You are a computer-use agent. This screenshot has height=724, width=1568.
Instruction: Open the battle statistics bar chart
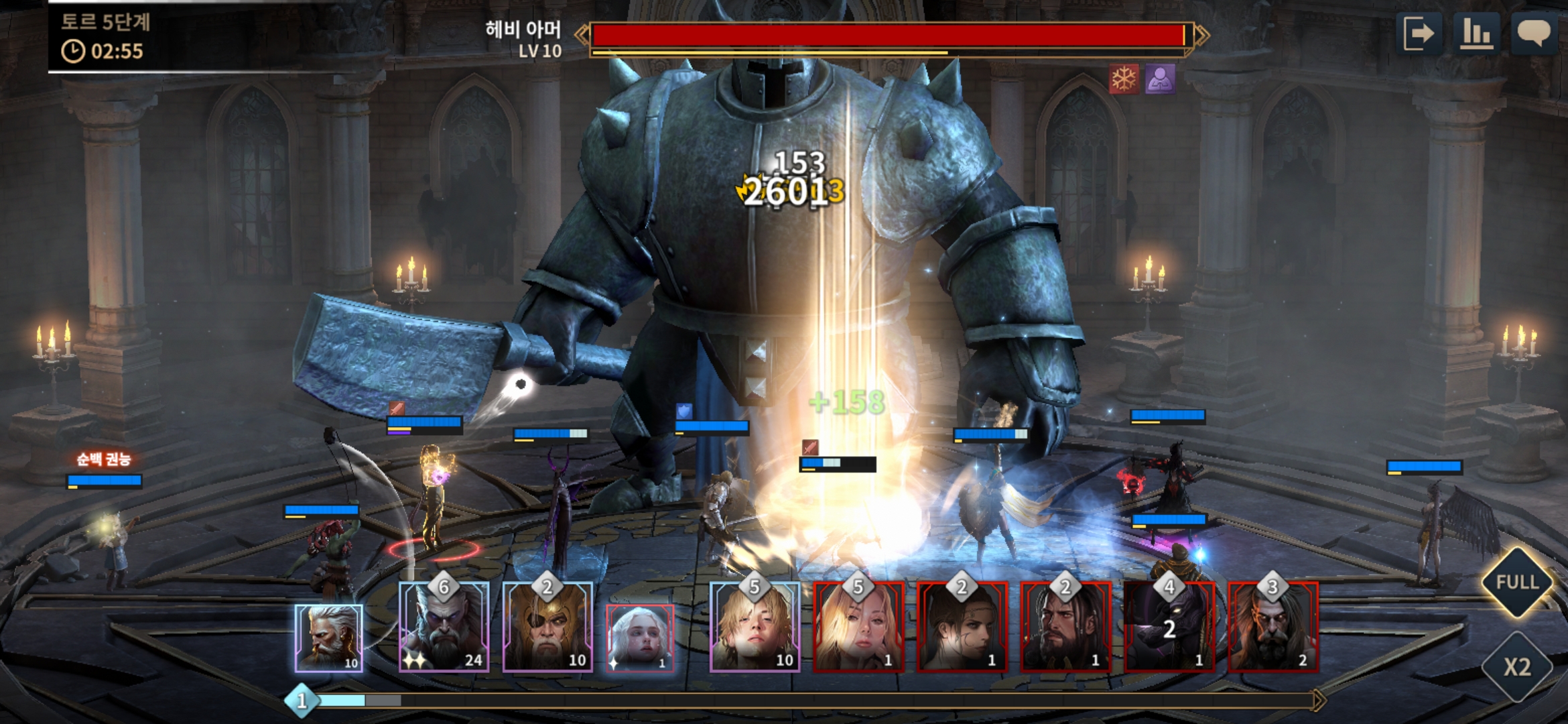point(1476,33)
